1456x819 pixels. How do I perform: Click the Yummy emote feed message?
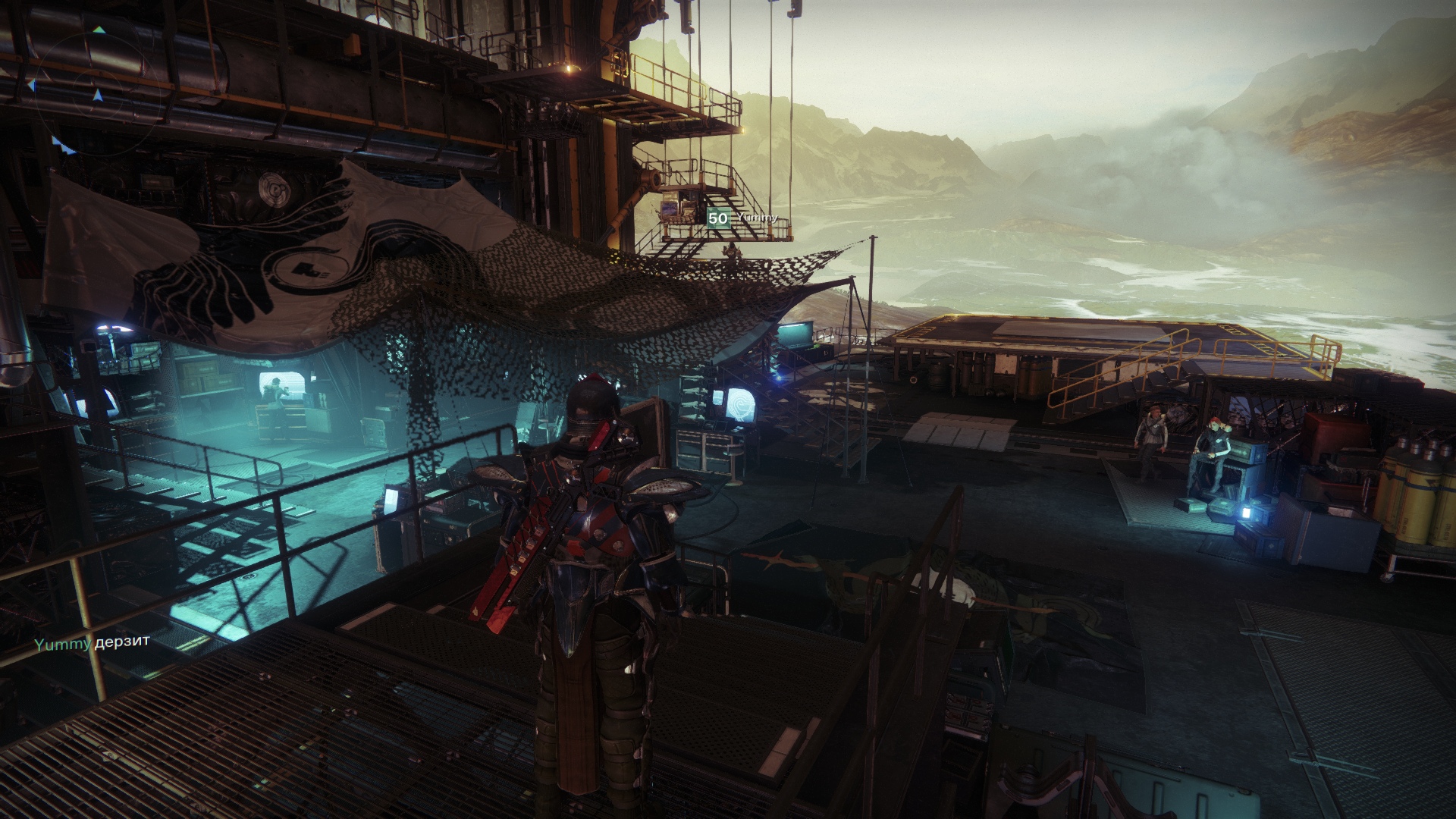(x=92, y=643)
